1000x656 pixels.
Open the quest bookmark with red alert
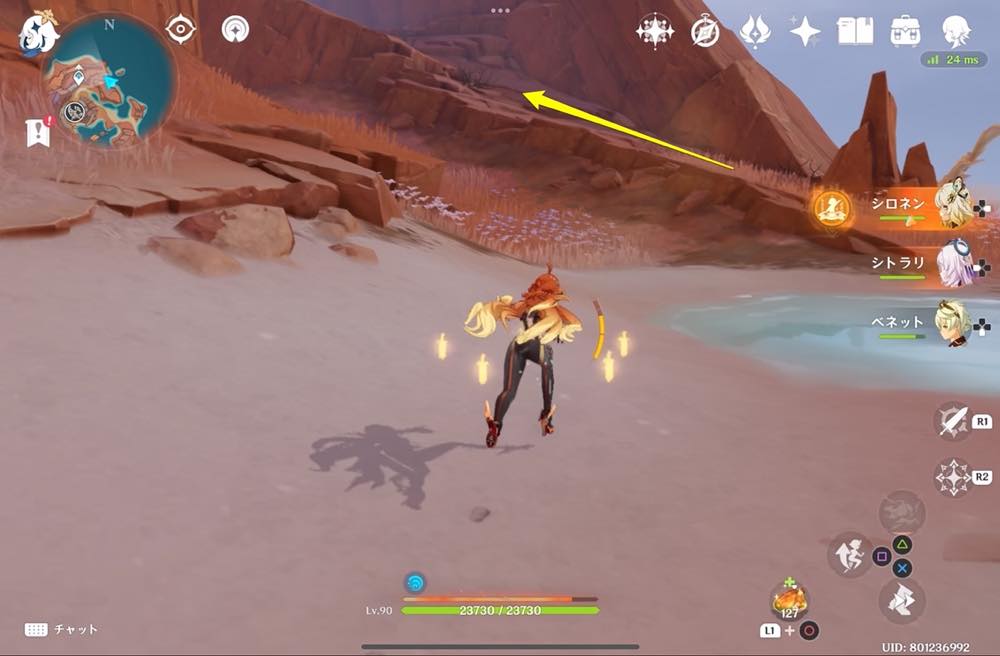(38, 132)
